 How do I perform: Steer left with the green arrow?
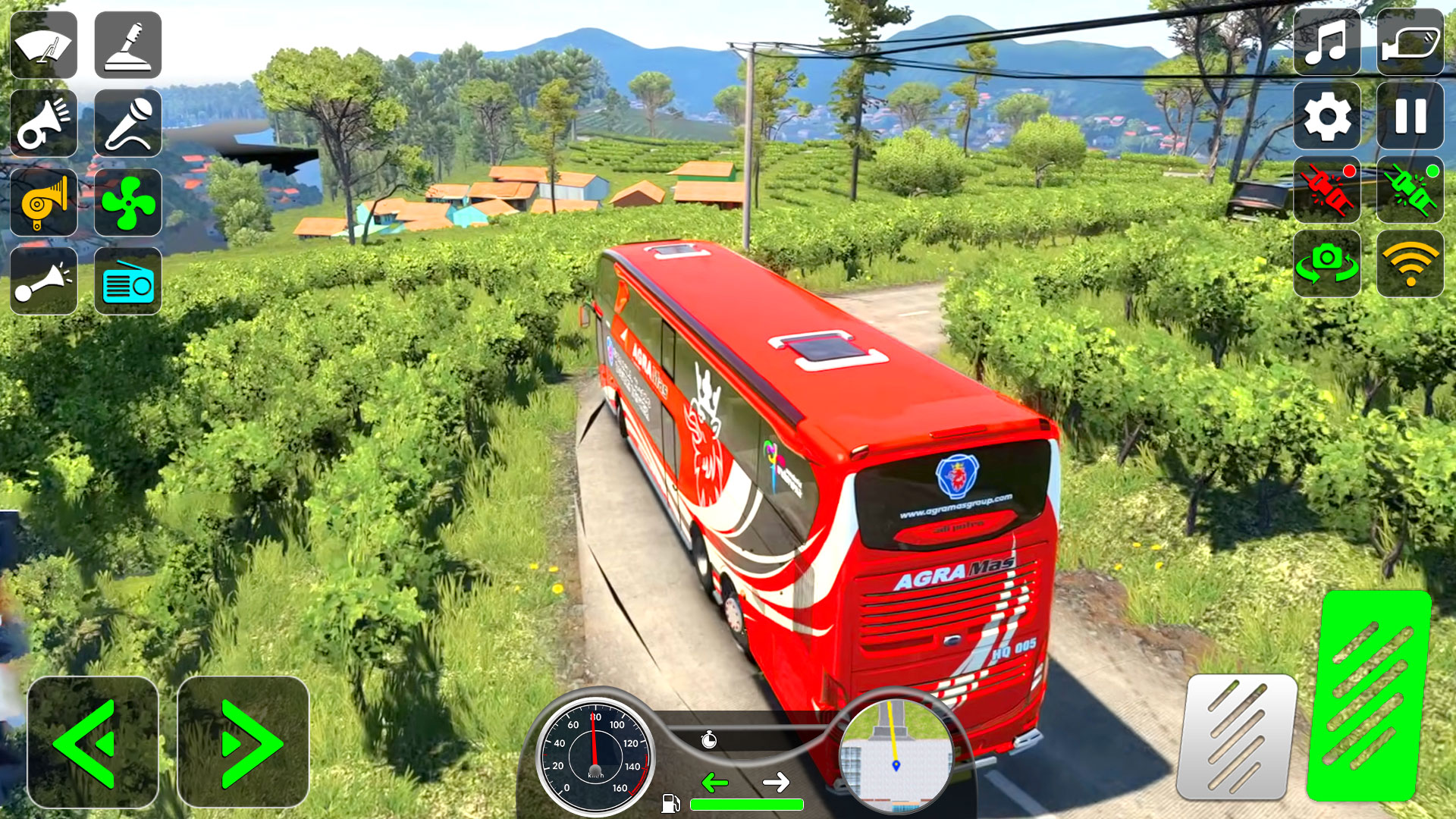point(93,742)
